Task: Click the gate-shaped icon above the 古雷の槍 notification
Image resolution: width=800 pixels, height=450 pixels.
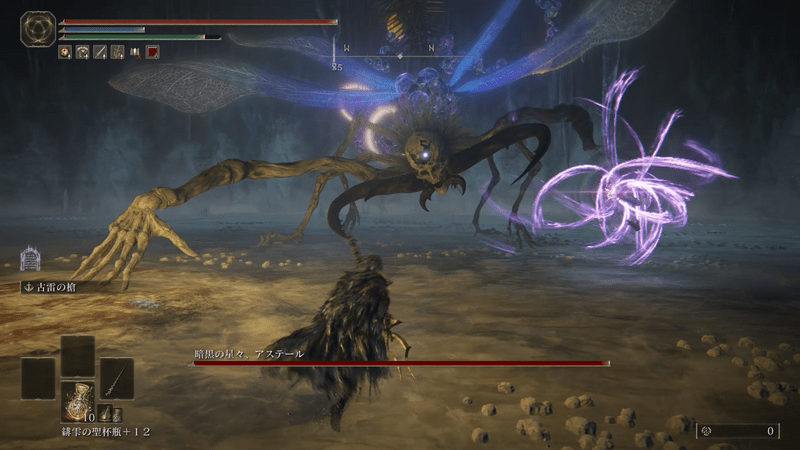Action: click(30, 259)
